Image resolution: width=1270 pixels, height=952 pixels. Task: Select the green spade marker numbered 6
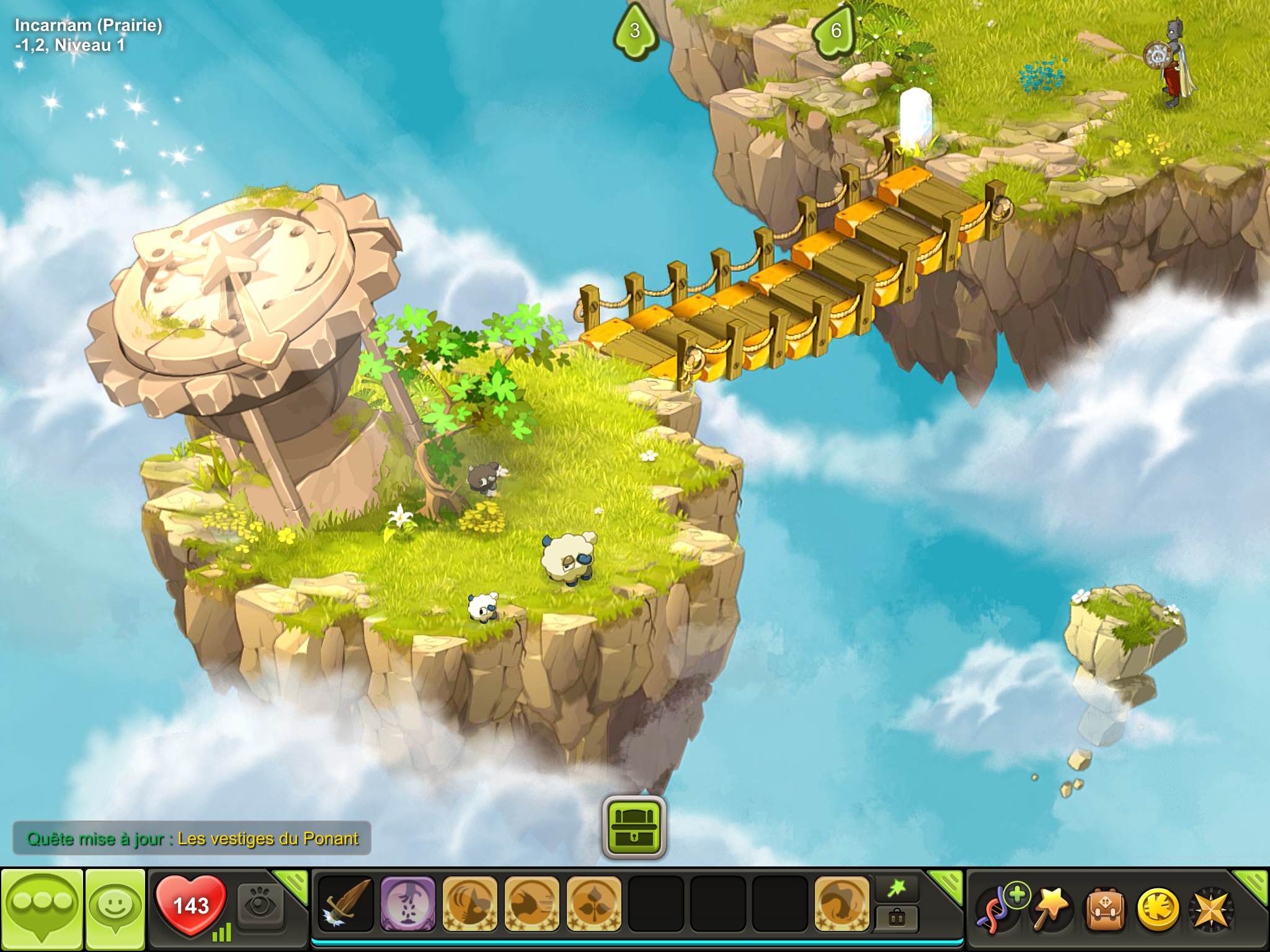point(835,31)
